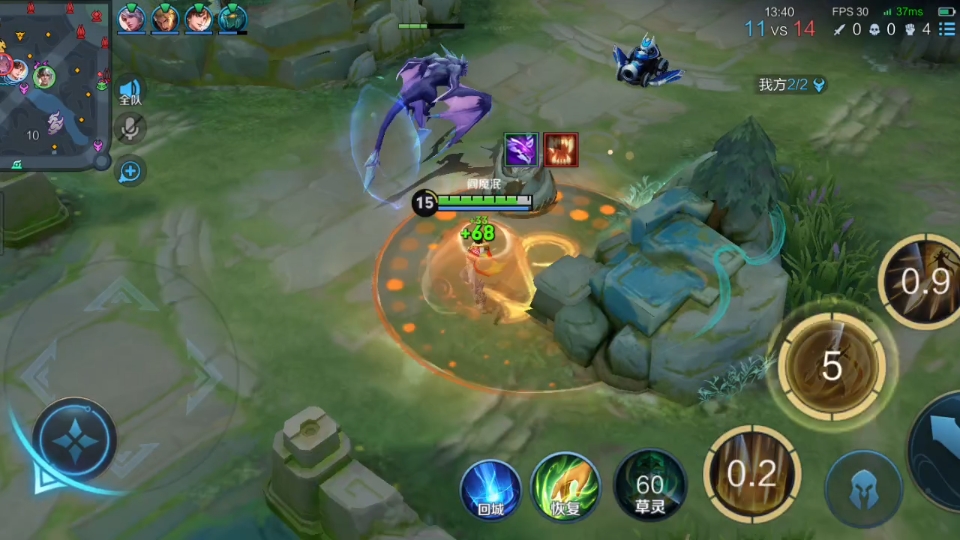Select the white-haired teammate portrait

(x=131, y=18)
